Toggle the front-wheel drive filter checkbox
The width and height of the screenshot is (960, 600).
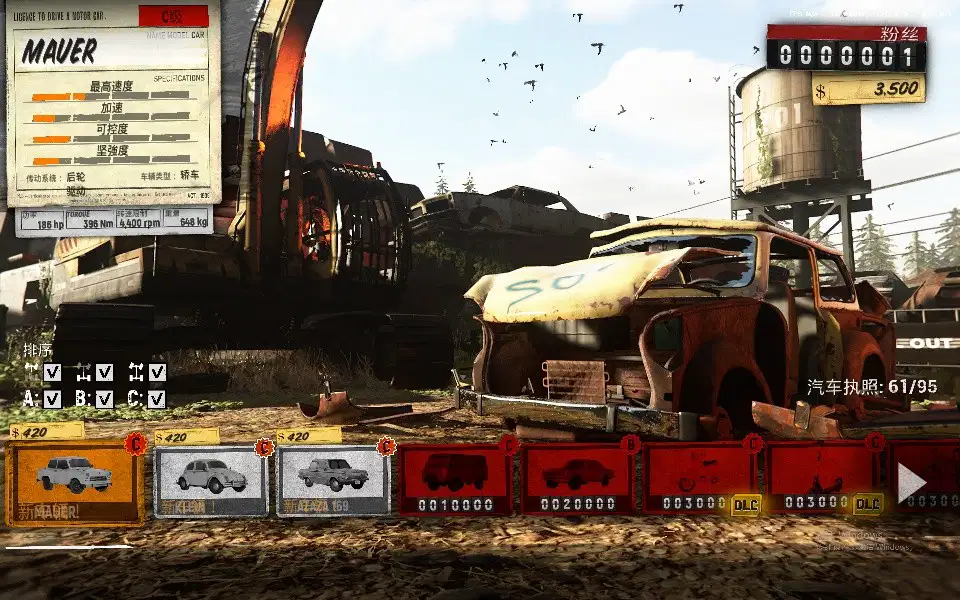click(x=53, y=372)
